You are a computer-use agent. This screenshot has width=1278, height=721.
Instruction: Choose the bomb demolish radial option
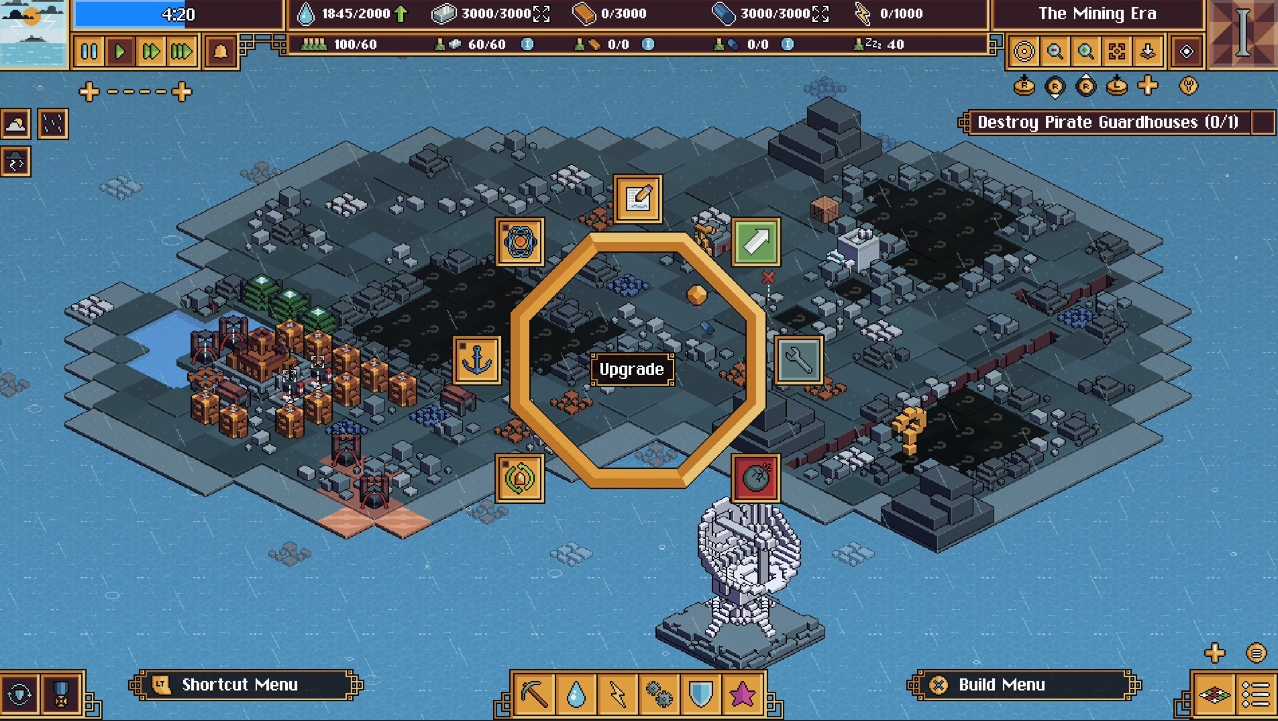pyautogui.click(x=756, y=478)
